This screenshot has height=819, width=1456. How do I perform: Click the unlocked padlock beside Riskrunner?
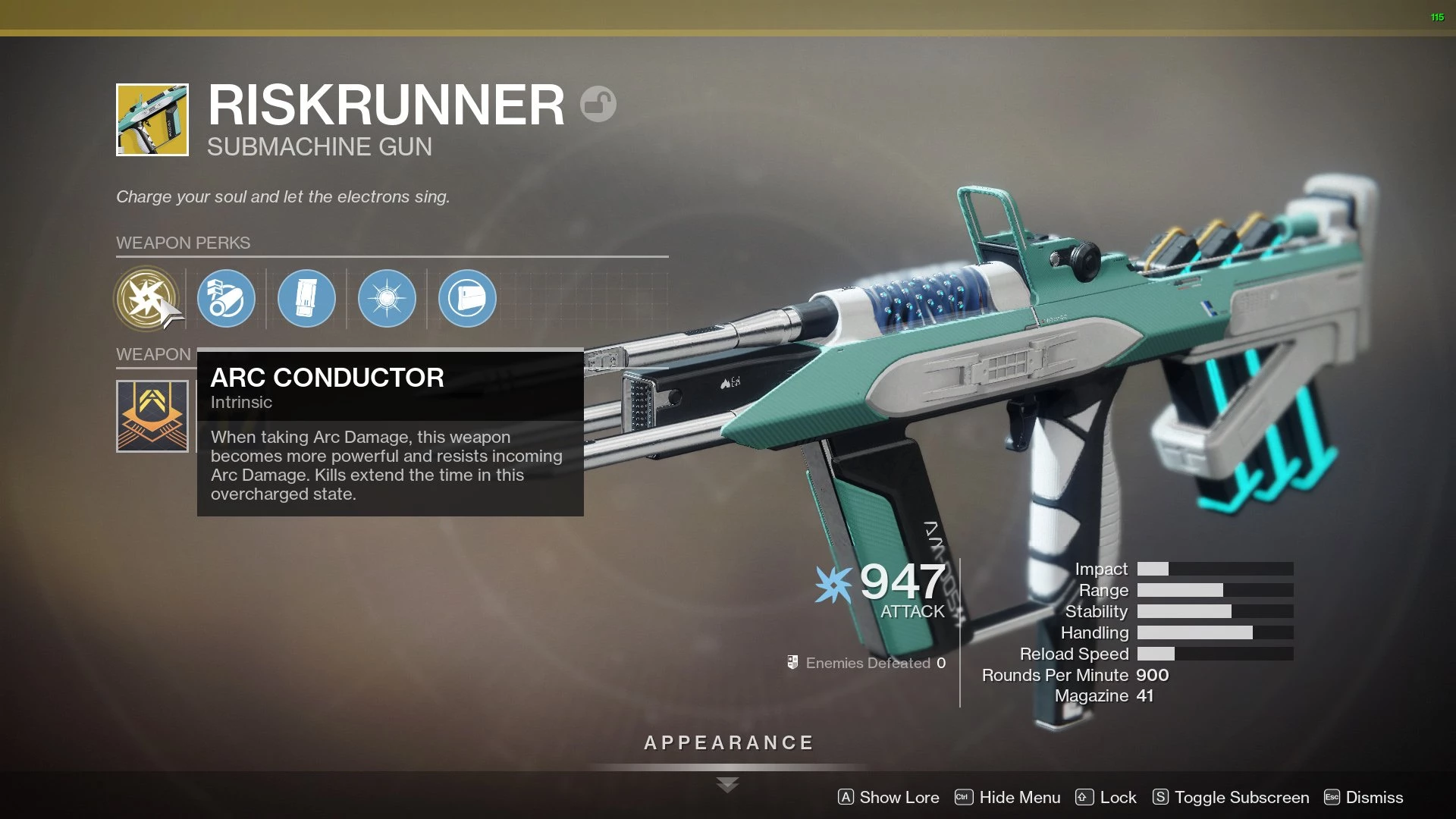tap(598, 104)
